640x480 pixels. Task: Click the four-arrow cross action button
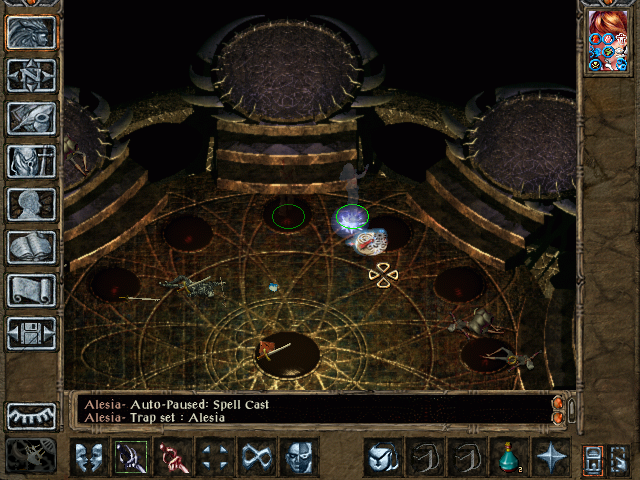tap(214, 457)
